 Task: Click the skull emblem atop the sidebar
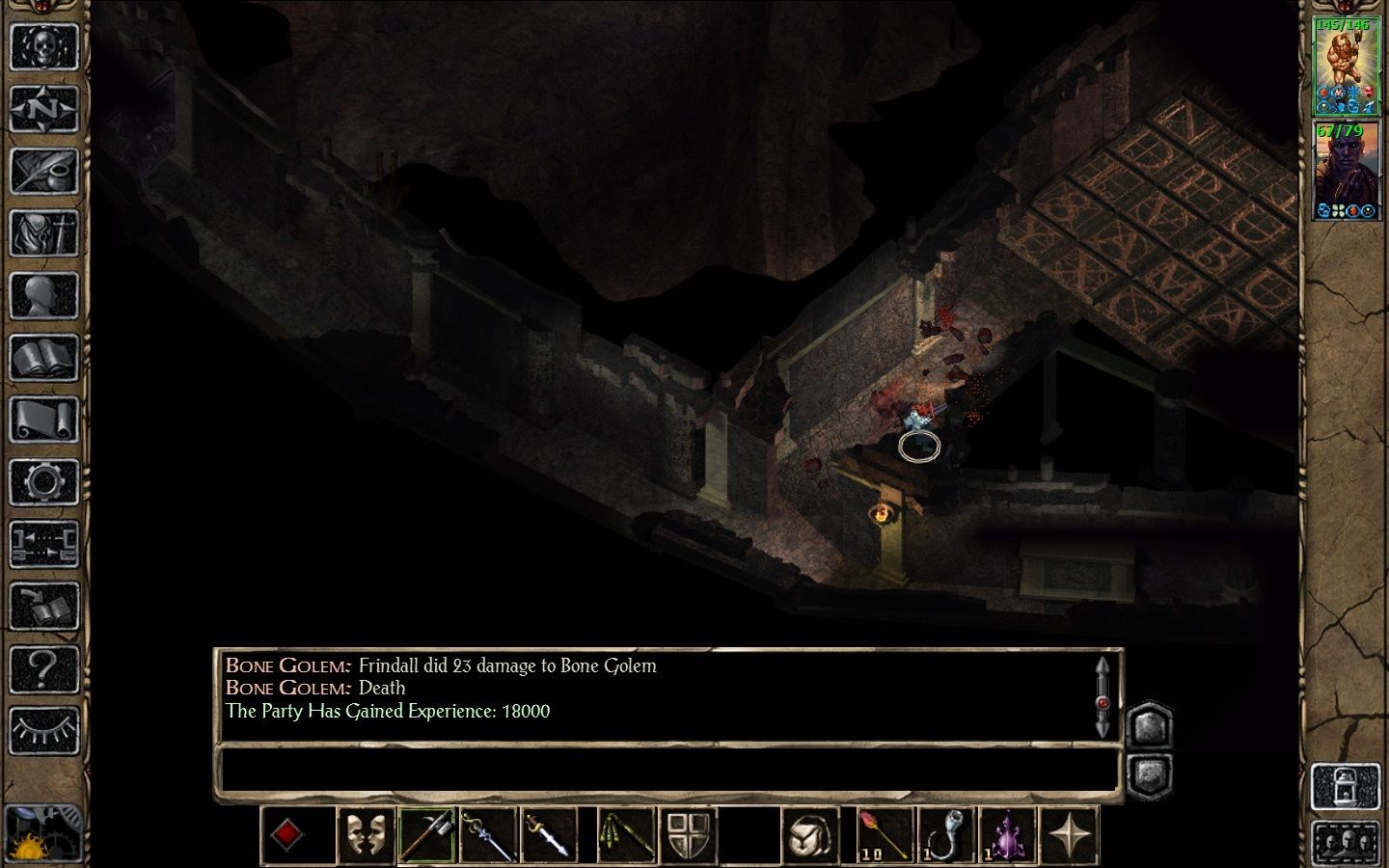(x=44, y=46)
